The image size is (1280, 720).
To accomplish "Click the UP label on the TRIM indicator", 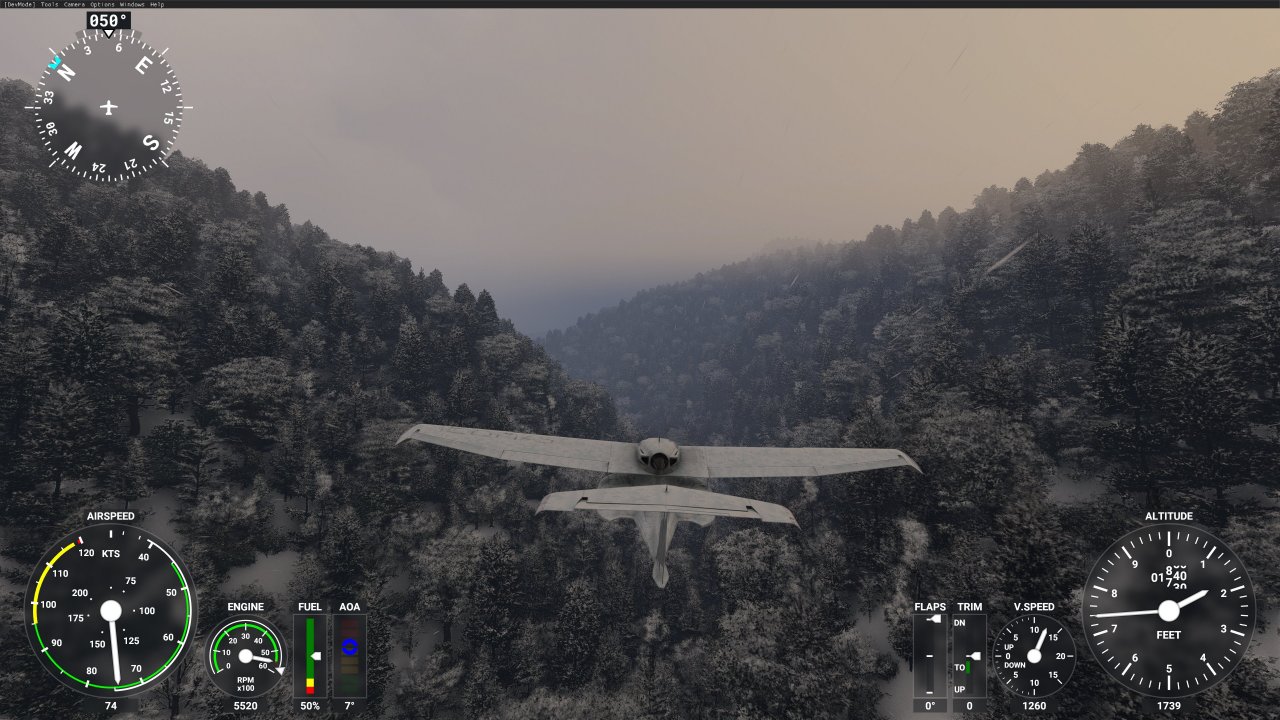I will click(x=960, y=688).
